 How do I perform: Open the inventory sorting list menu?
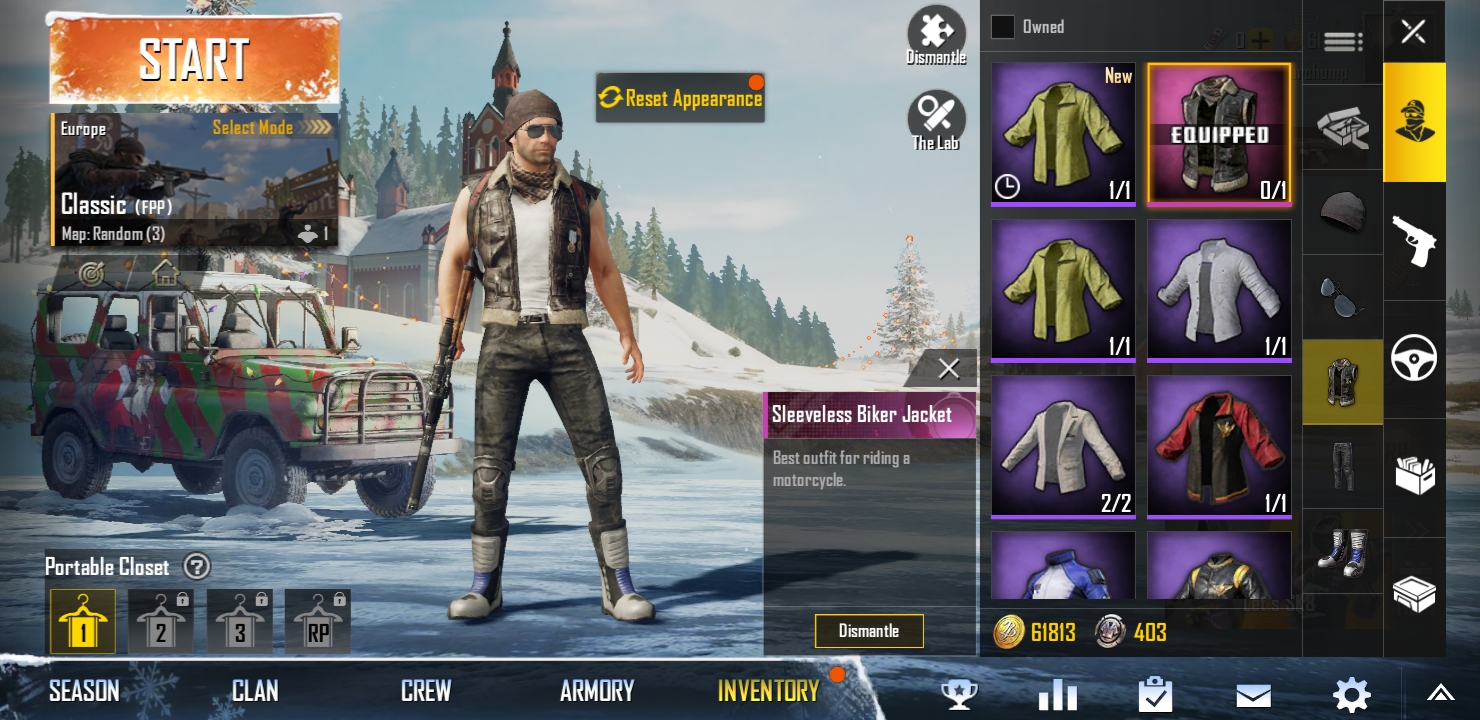[1343, 40]
